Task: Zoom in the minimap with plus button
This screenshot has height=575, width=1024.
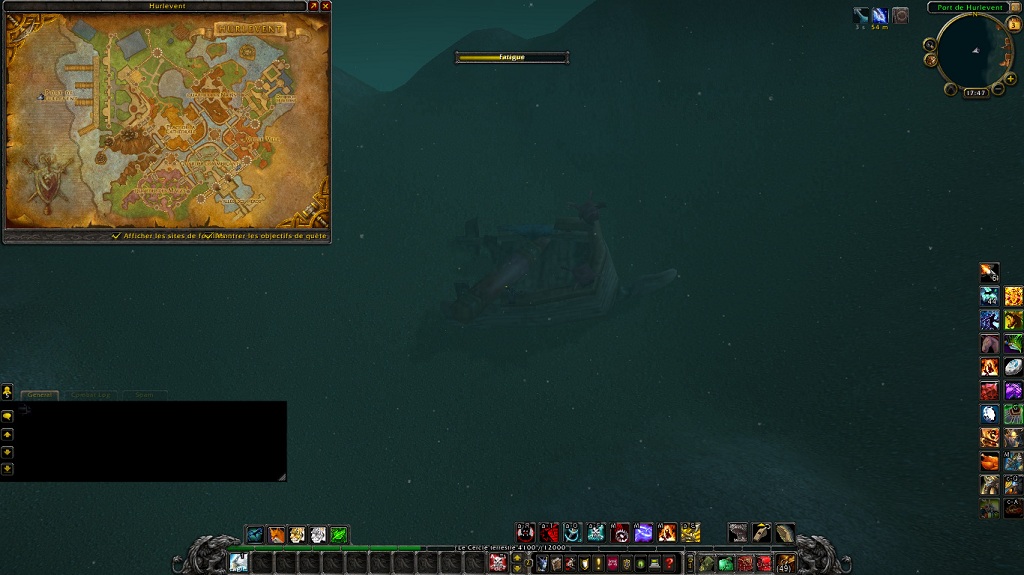Action: coord(1011,77)
